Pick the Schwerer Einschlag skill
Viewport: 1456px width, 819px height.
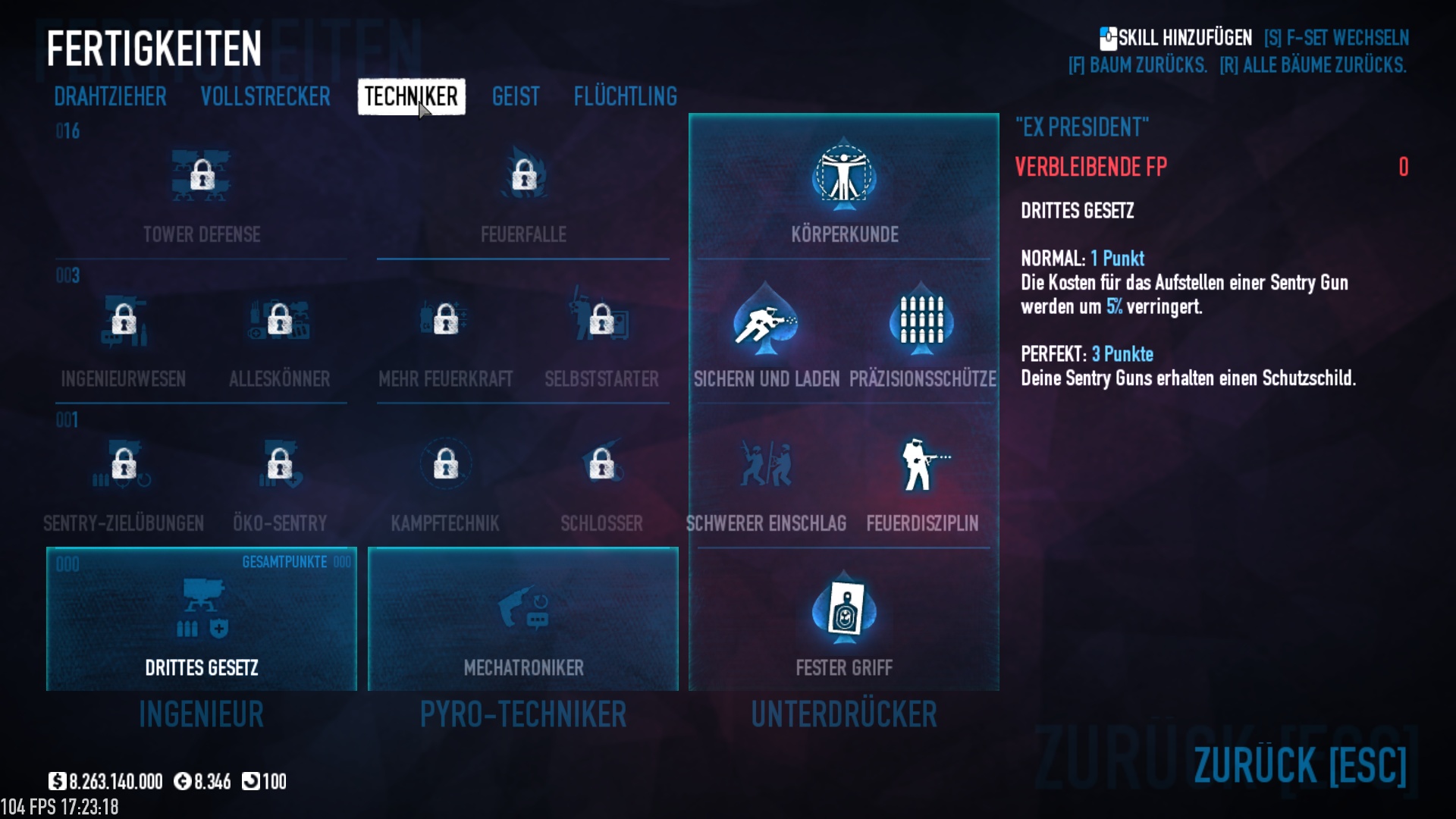point(766,465)
